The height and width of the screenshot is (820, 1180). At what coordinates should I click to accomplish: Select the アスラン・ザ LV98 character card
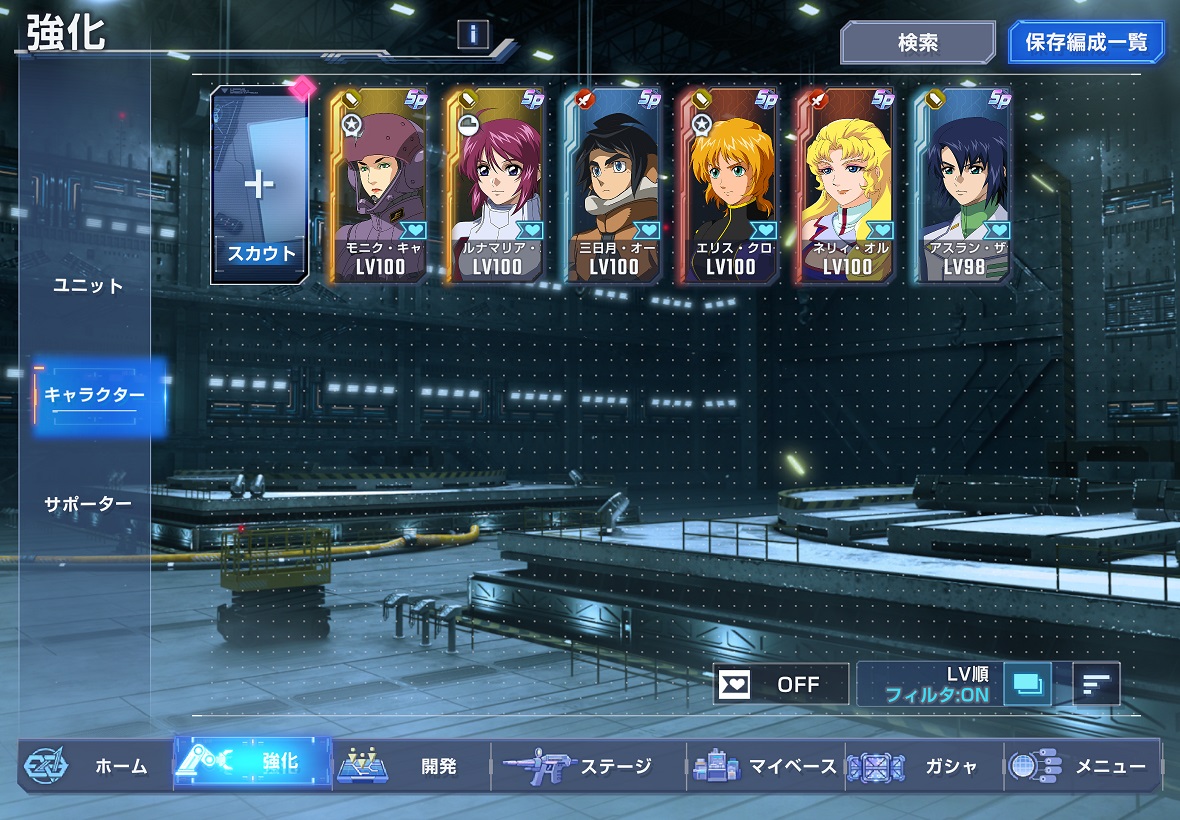pos(964,186)
